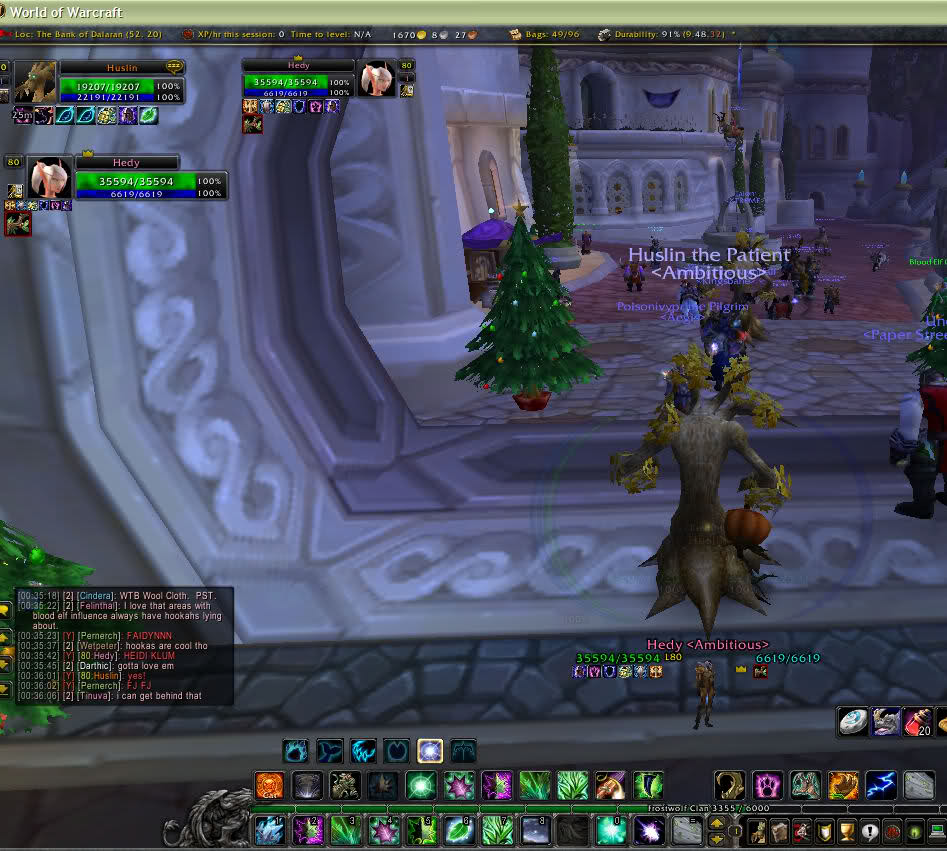Open the achievements trophy cup micro button
Viewport: 947px width, 851px height.
click(846, 831)
